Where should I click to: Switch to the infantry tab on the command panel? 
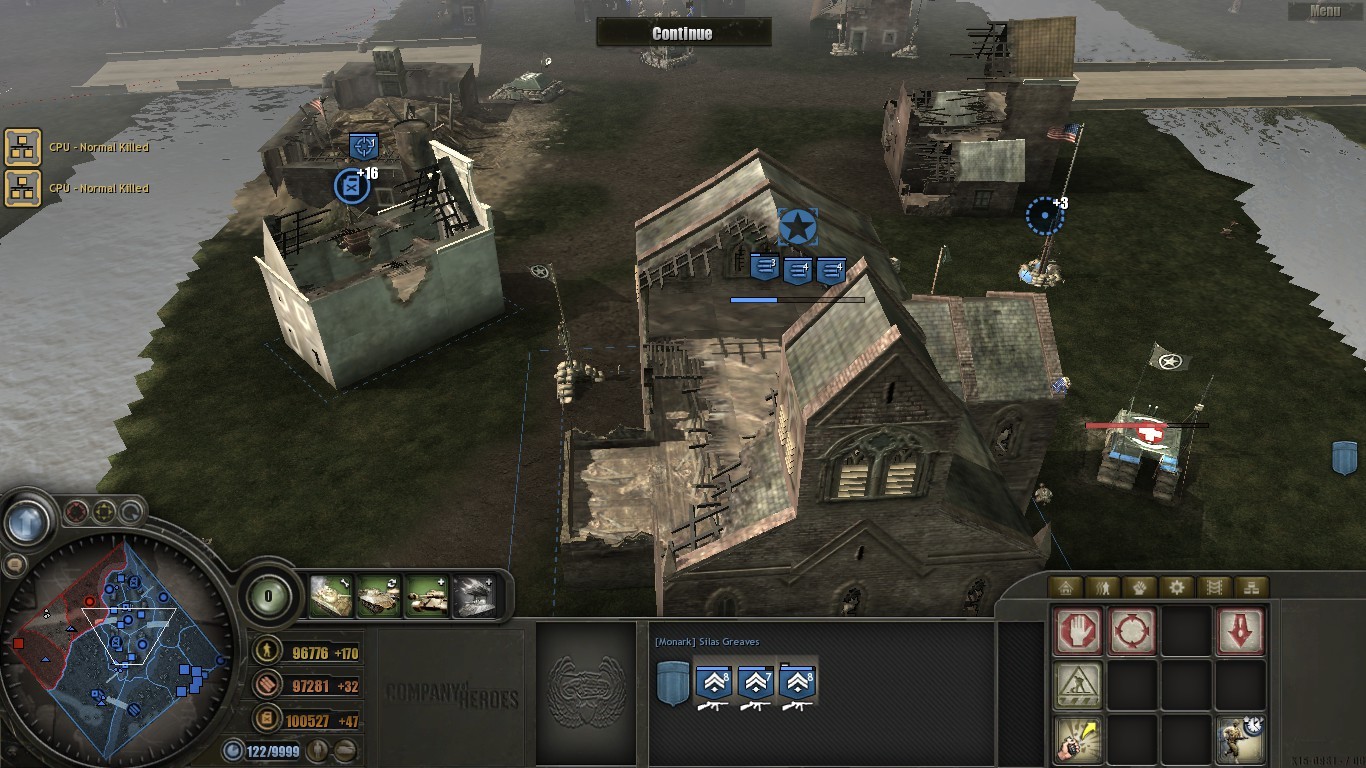click(1102, 587)
